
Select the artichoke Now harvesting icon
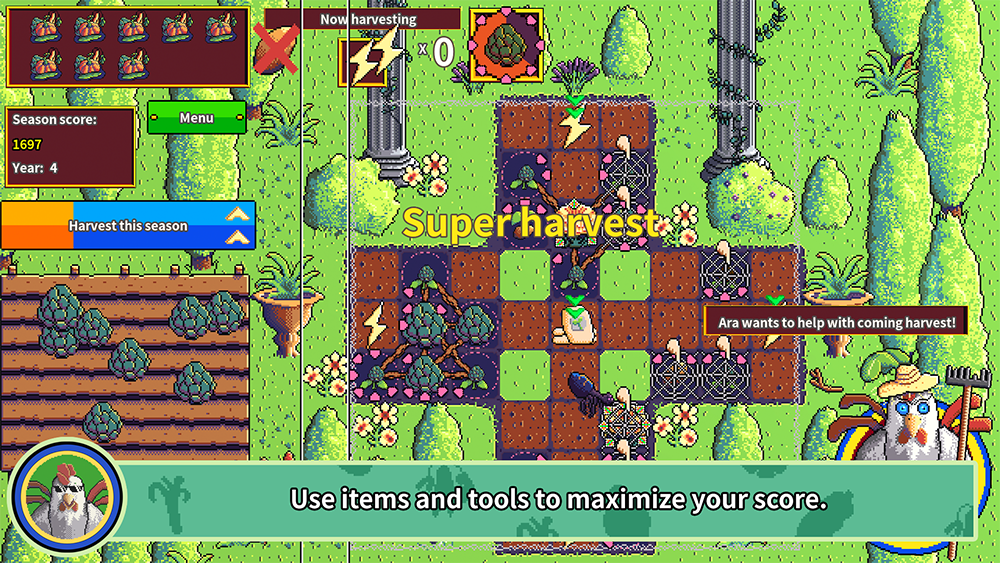point(505,46)
